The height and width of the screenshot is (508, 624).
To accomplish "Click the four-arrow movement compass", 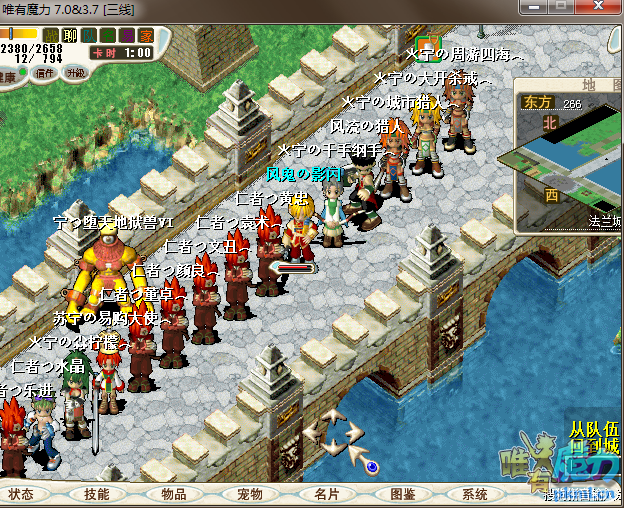I will pyautogui.click(x=333, y=432).
